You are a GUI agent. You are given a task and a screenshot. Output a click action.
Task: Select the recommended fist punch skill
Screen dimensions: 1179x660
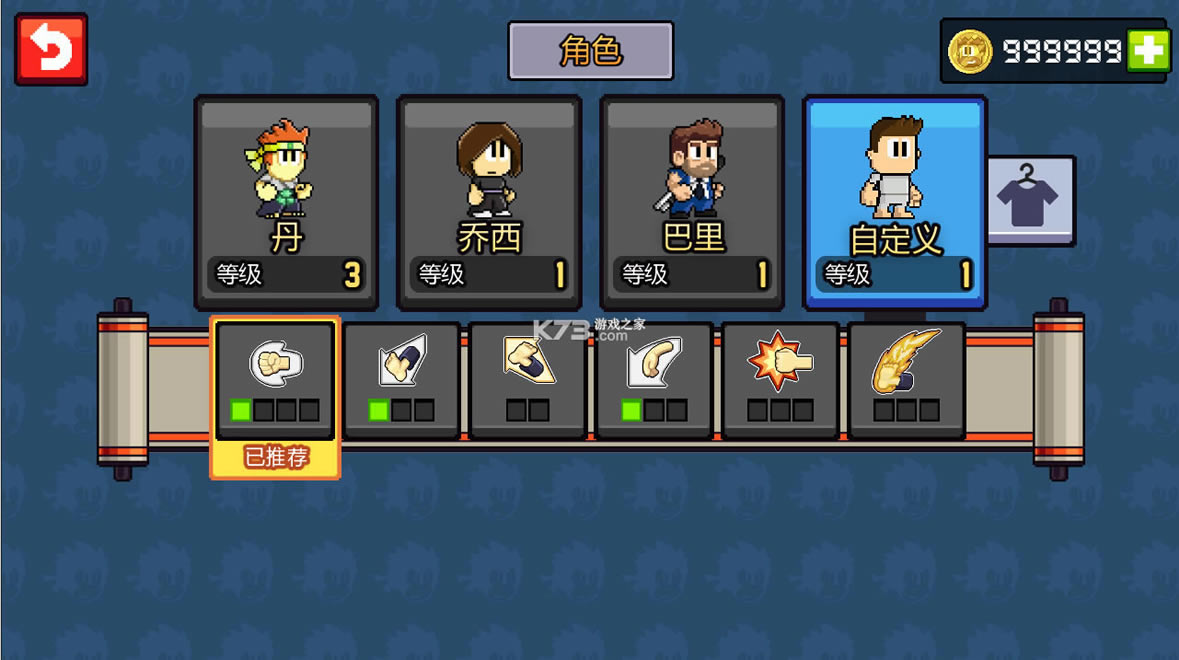pyautogui.click(x=275, y=379)
